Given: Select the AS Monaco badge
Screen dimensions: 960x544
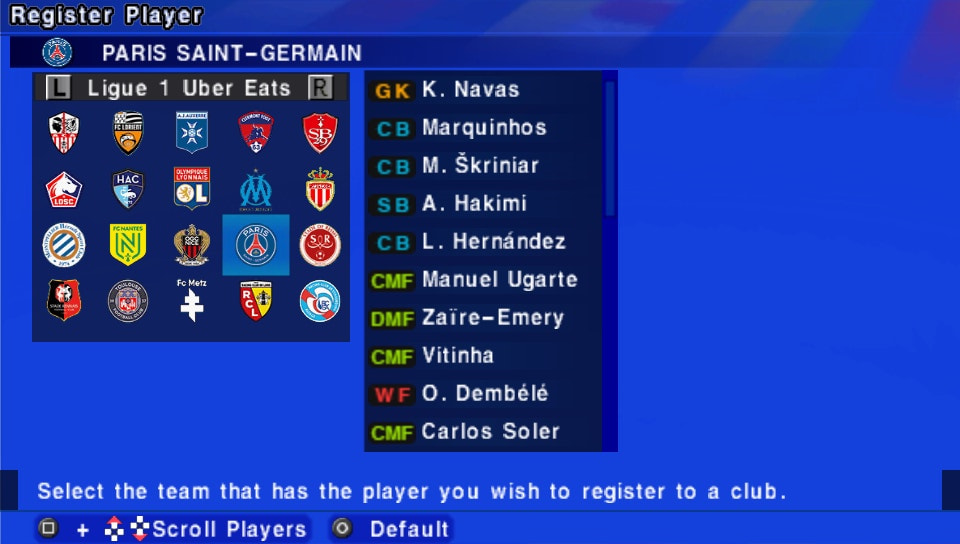Looking at the screenshot, I should (320, 188).
